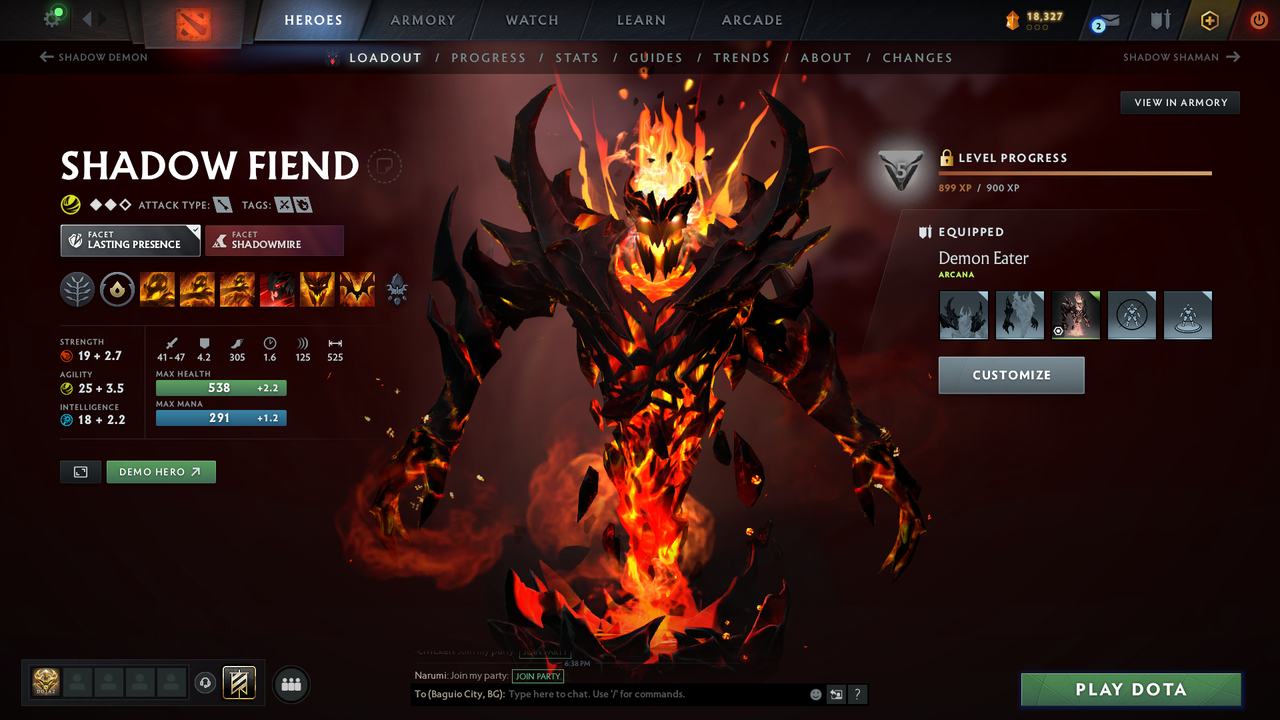Open the Necromastery ability icon
Image resolution: width=1280 pixels, height=720 pixels.
[x=277, y=289]
